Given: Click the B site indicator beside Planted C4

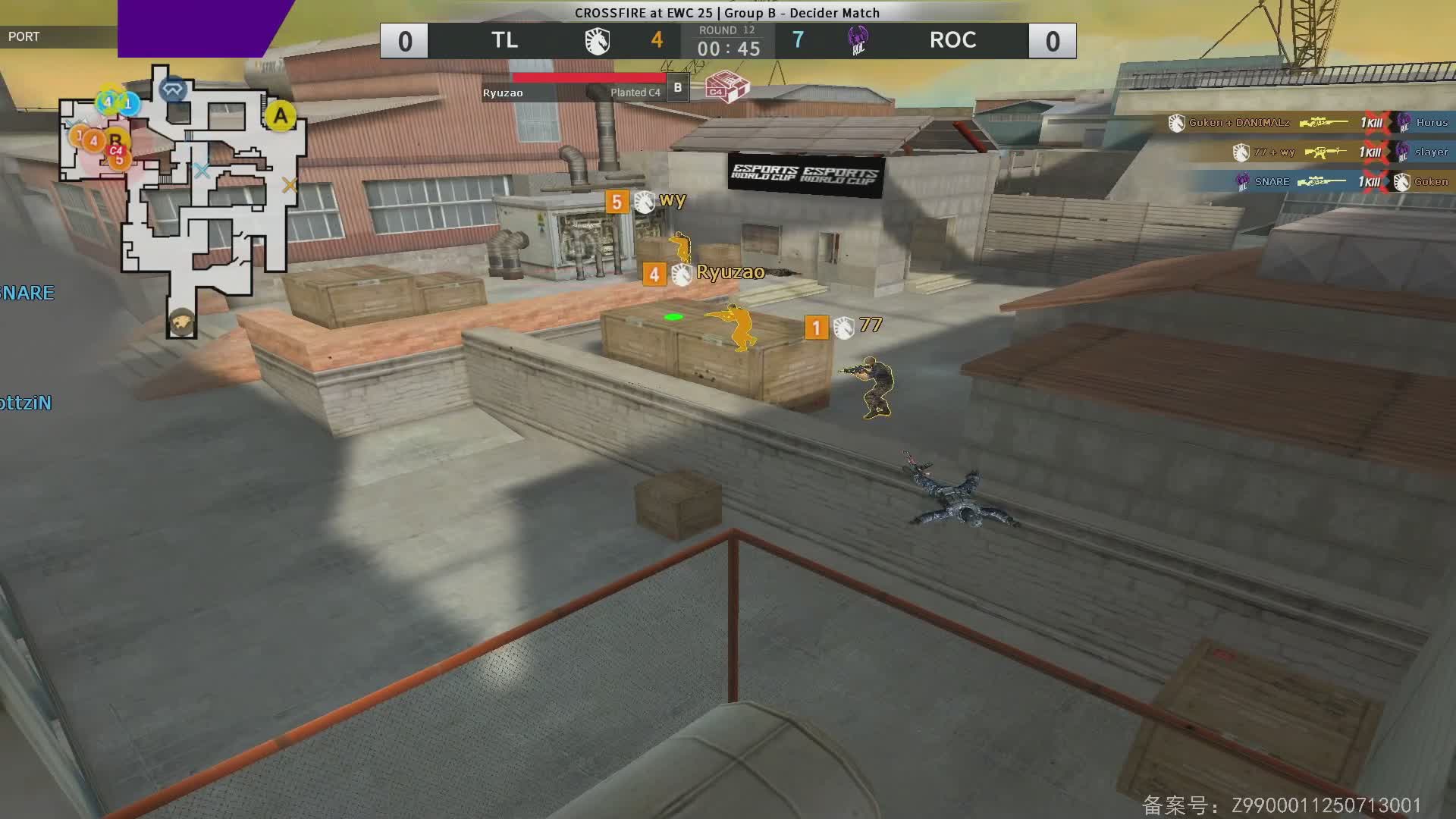Looking at the screenshot, I should pos(677,88).
